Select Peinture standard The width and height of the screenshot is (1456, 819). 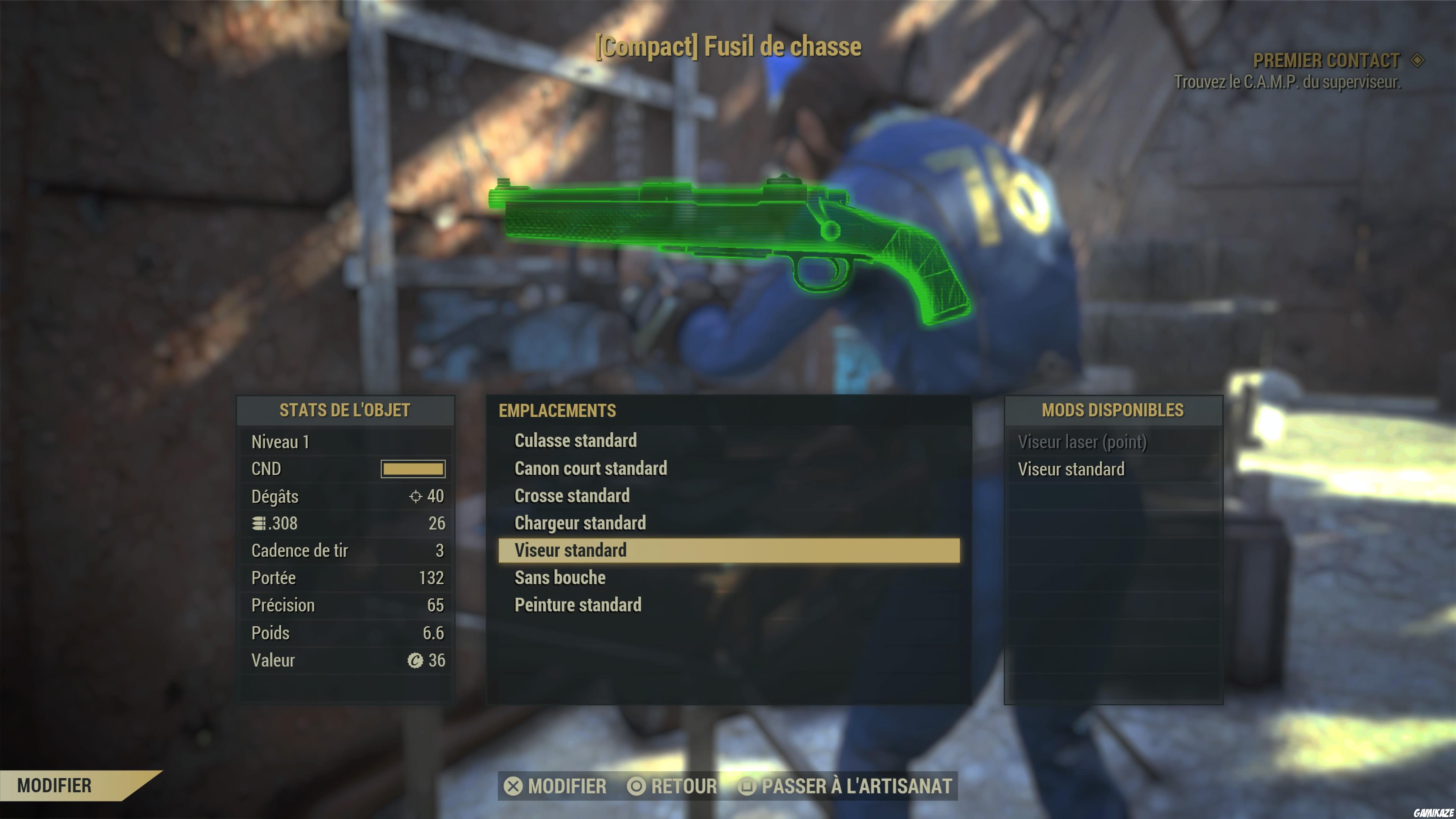577,605
